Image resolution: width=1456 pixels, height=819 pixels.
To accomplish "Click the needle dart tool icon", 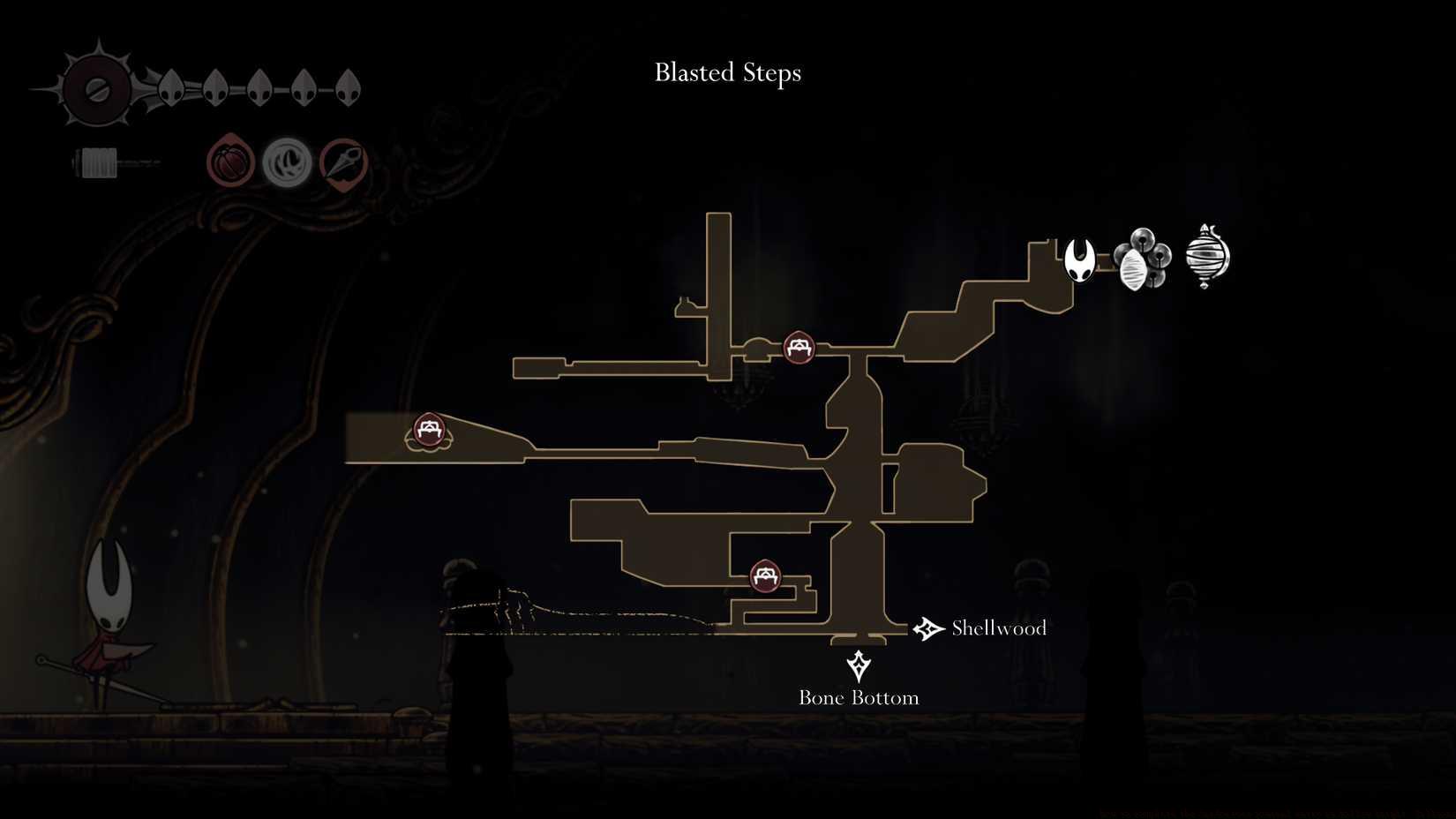I will [345, 162].
